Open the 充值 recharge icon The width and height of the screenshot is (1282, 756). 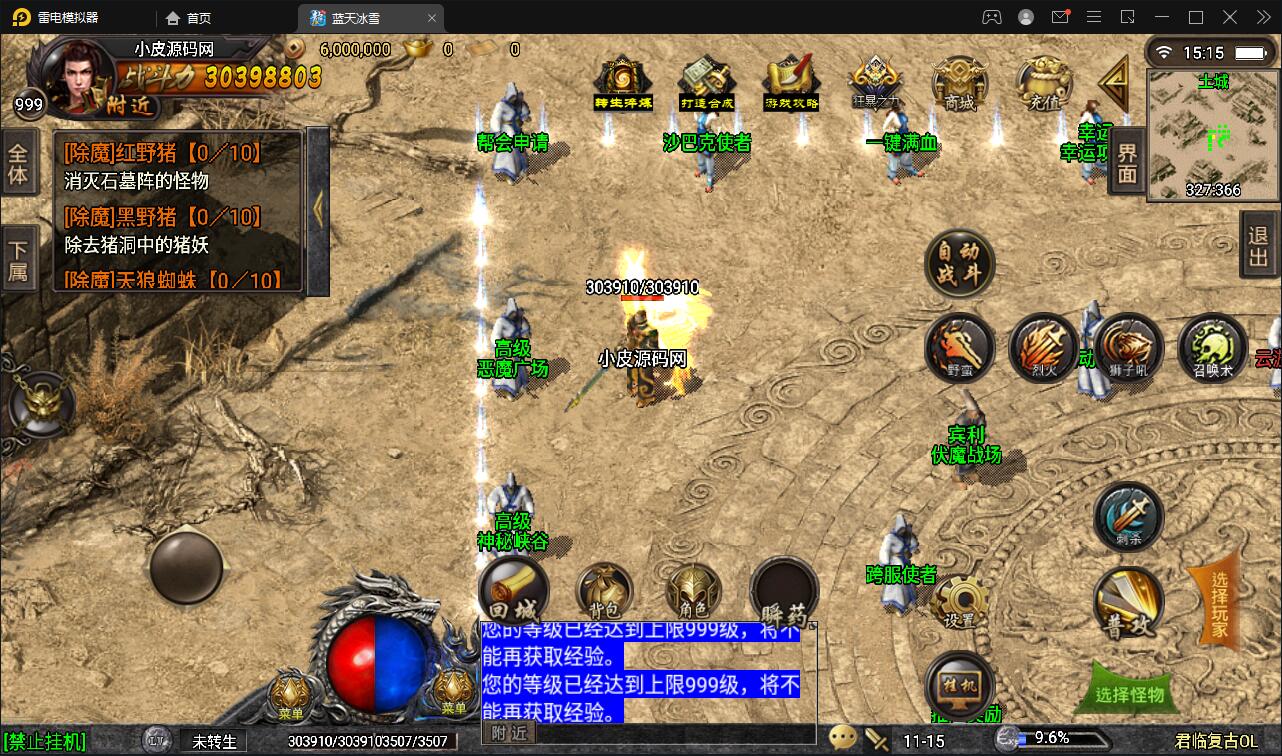(1046, 82)
